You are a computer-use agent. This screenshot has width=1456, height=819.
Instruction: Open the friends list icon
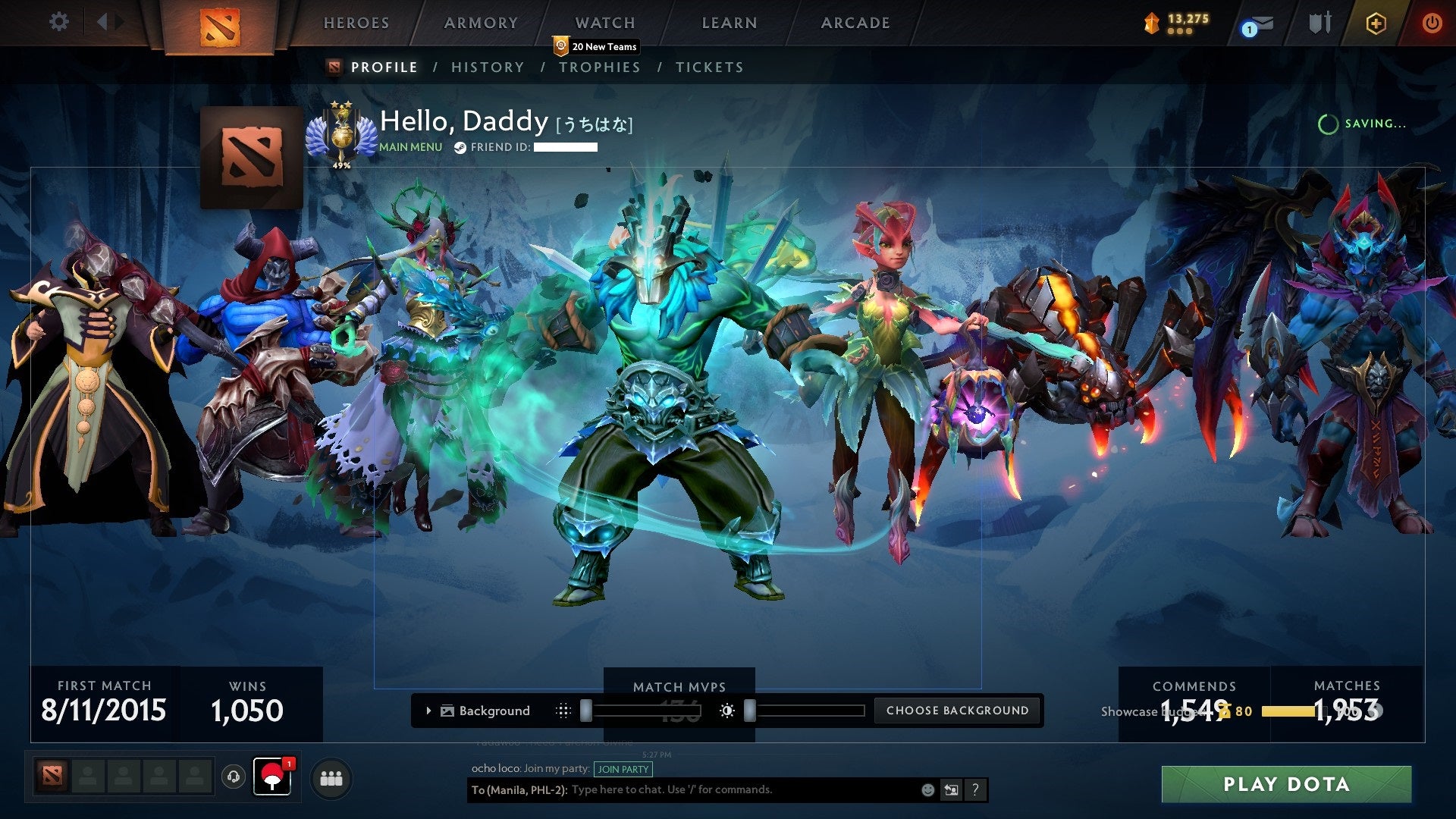point(331,778)
